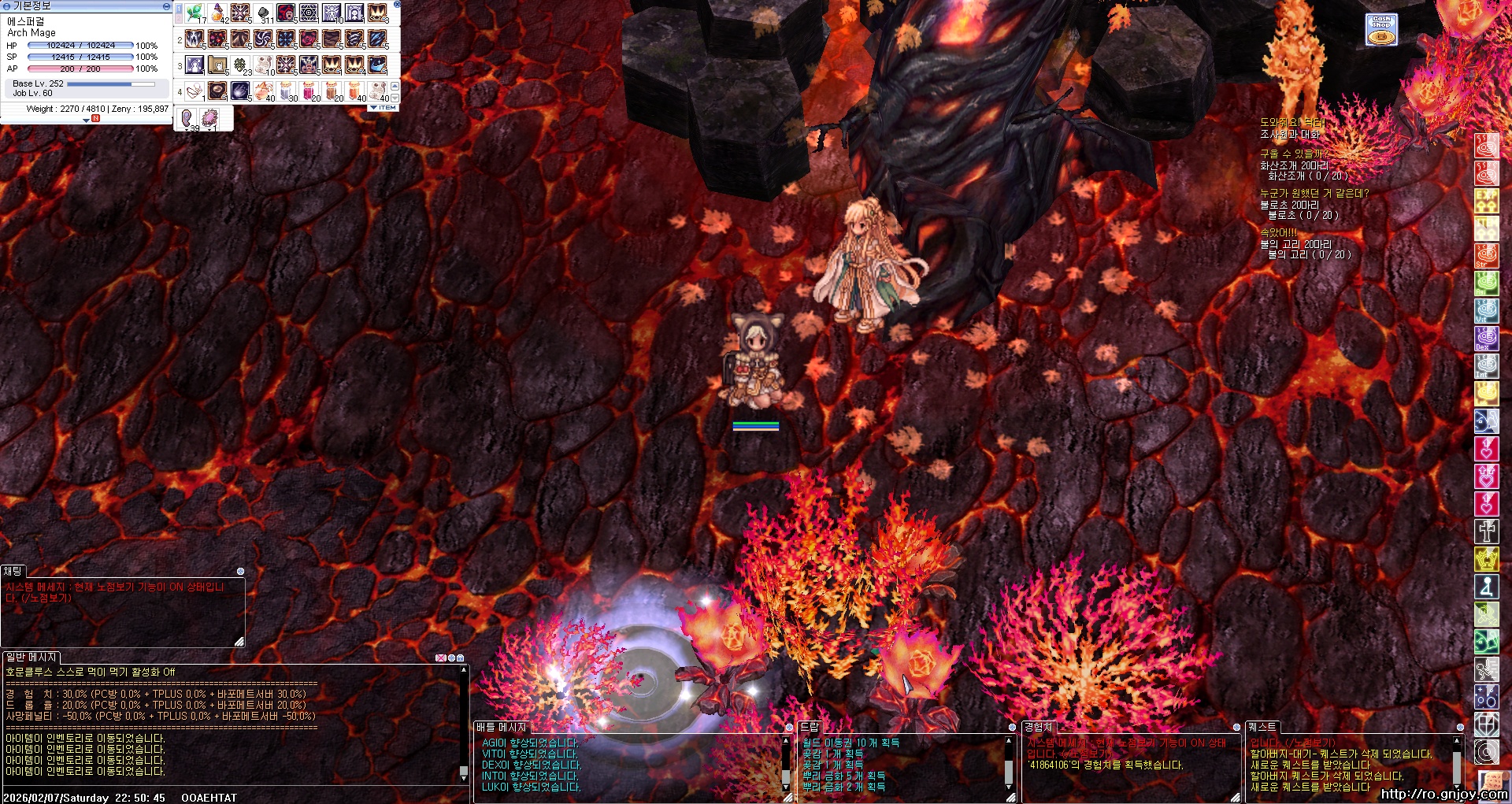Close the skill hotbar window
The height and width of the screenshot is (804, 1512).
tap(397, 5)
